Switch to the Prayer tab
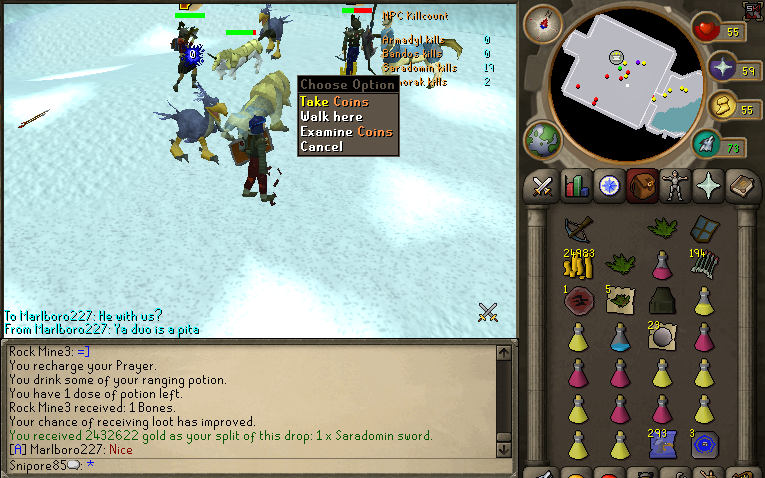The width and height of the screenshot is (765, 478). (709, 186)
